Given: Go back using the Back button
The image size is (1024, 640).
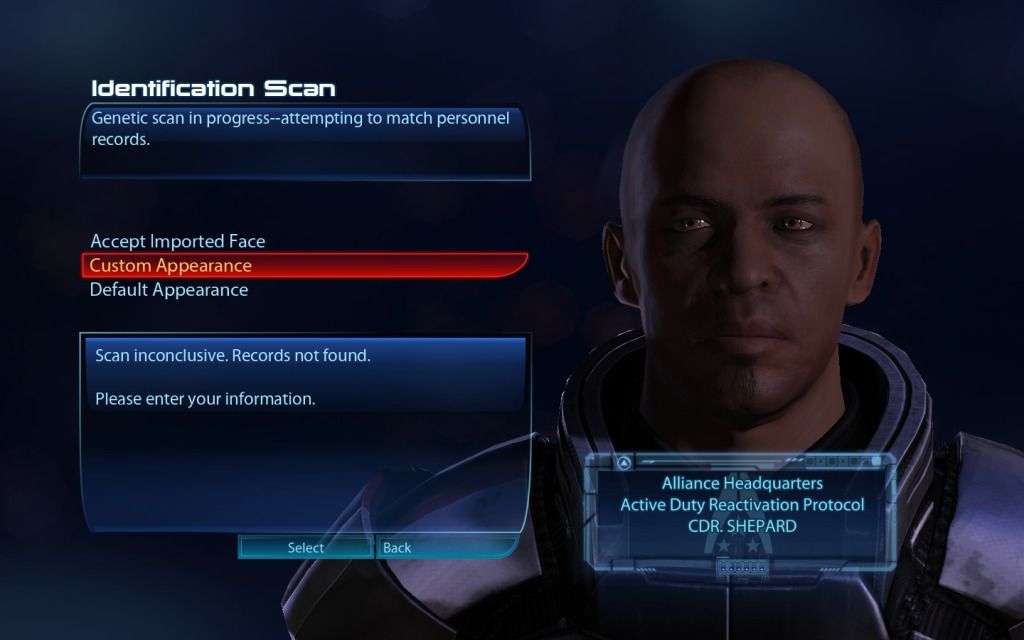Looking at the screenshot, I should coord(397,547).
